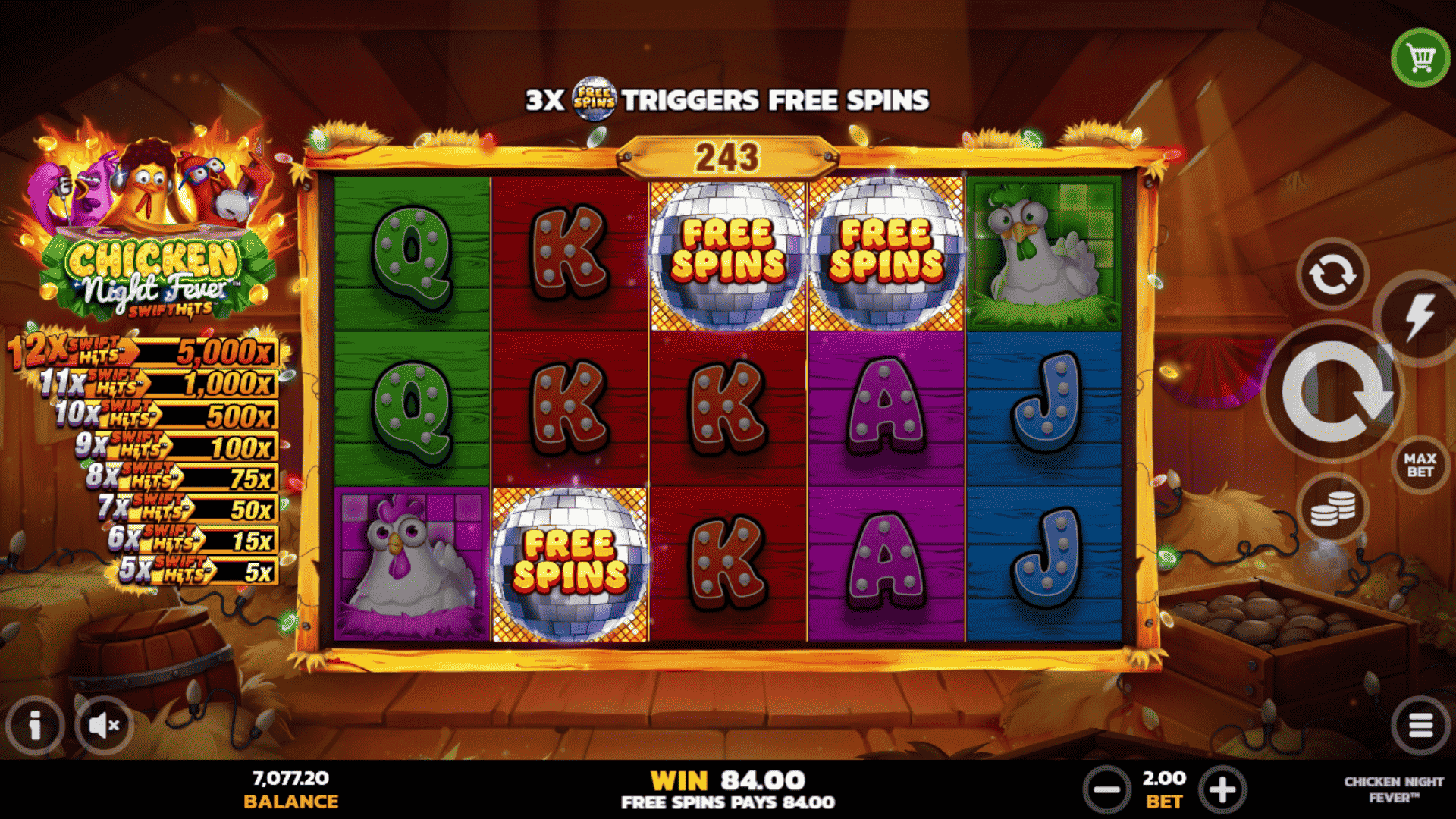This screenshot has width=1456, height=819.
Task: Open game rules with the info icon
Action: coord(35,724)
